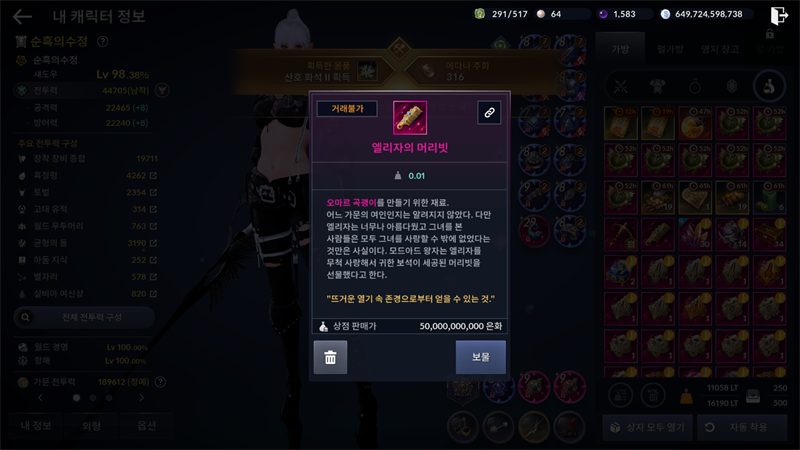
Task: Exit the screen via the door icon
Action: click(779, 15)
